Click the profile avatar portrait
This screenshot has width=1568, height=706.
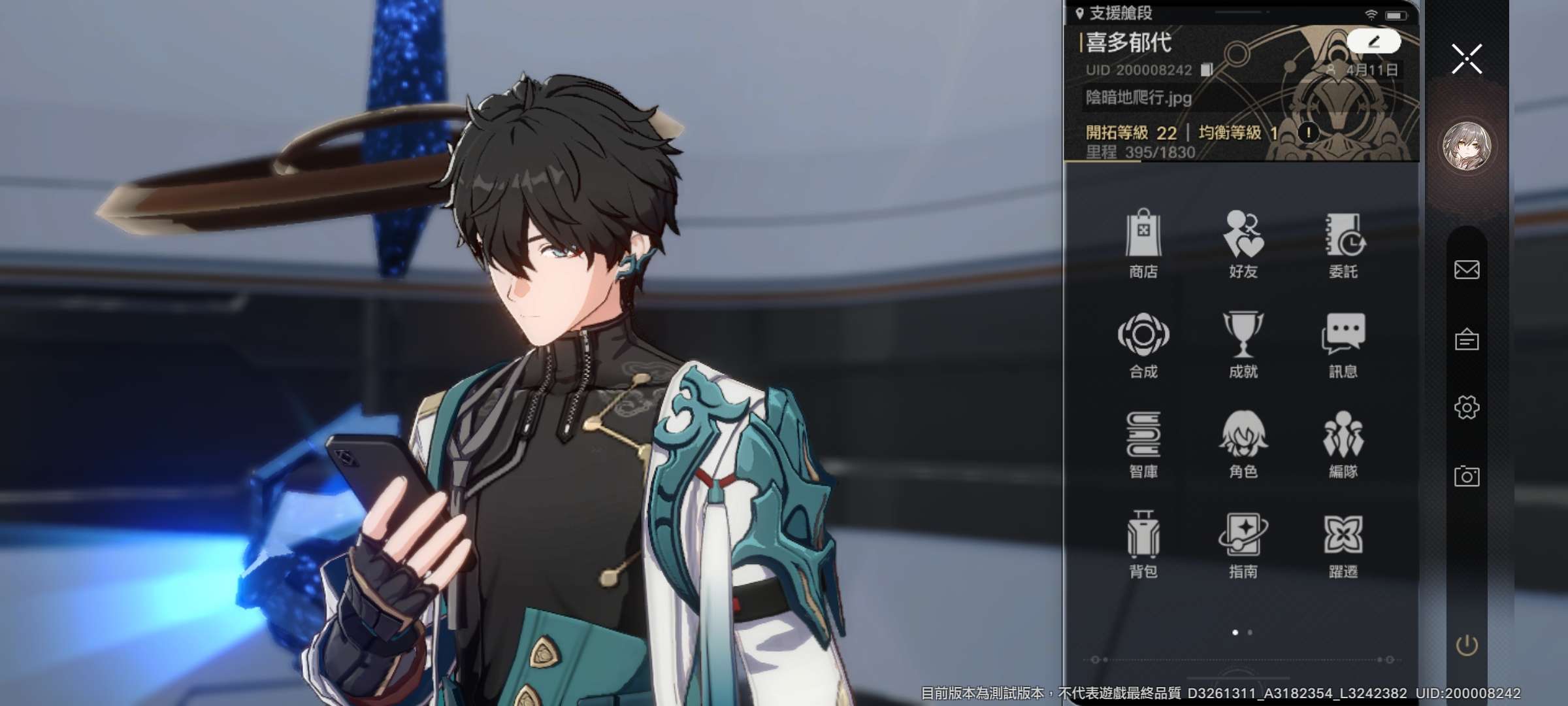click(1467, 146)
